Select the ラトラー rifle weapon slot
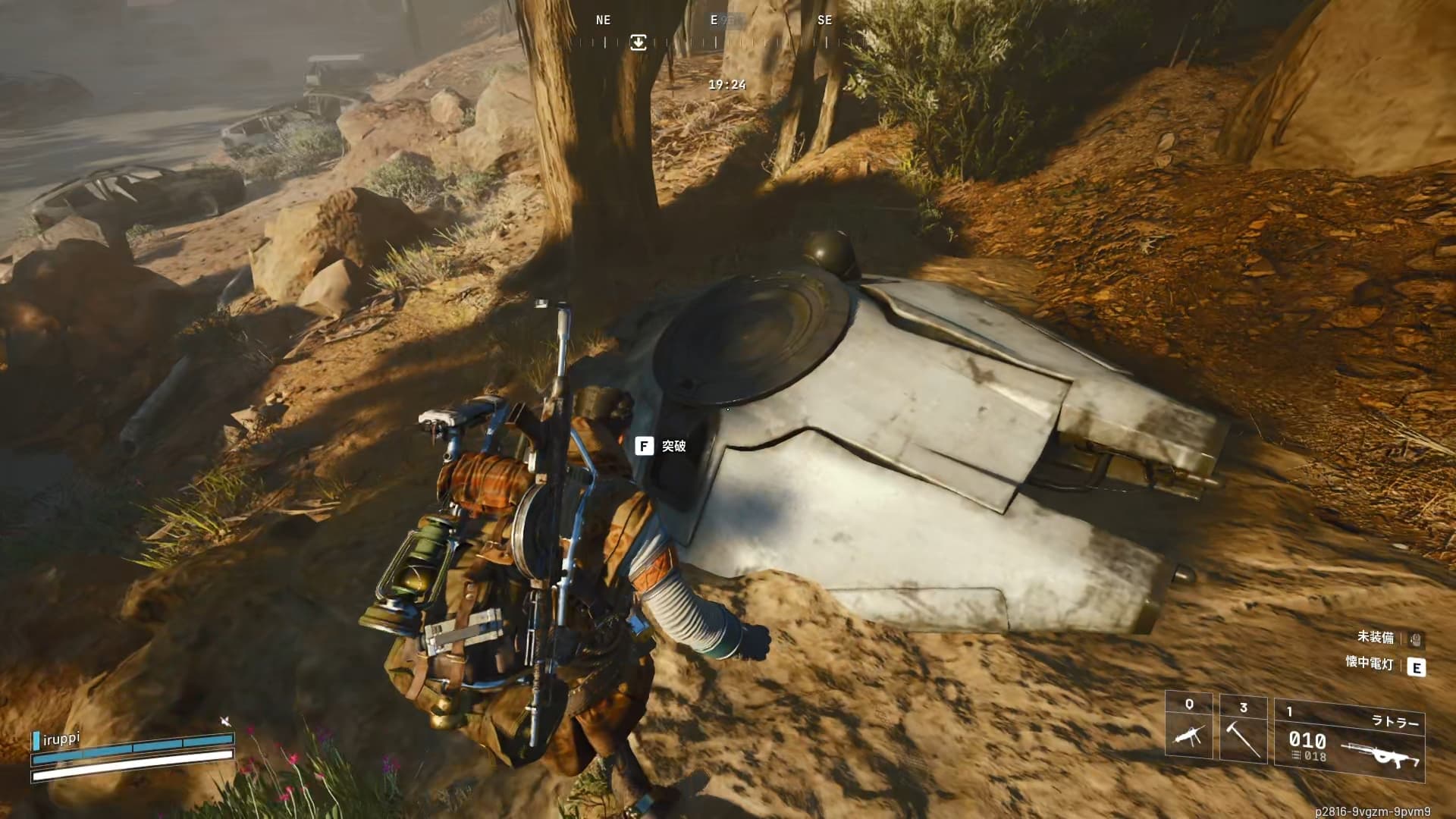Screen dimensions: 1456x819 [1350, 737]
